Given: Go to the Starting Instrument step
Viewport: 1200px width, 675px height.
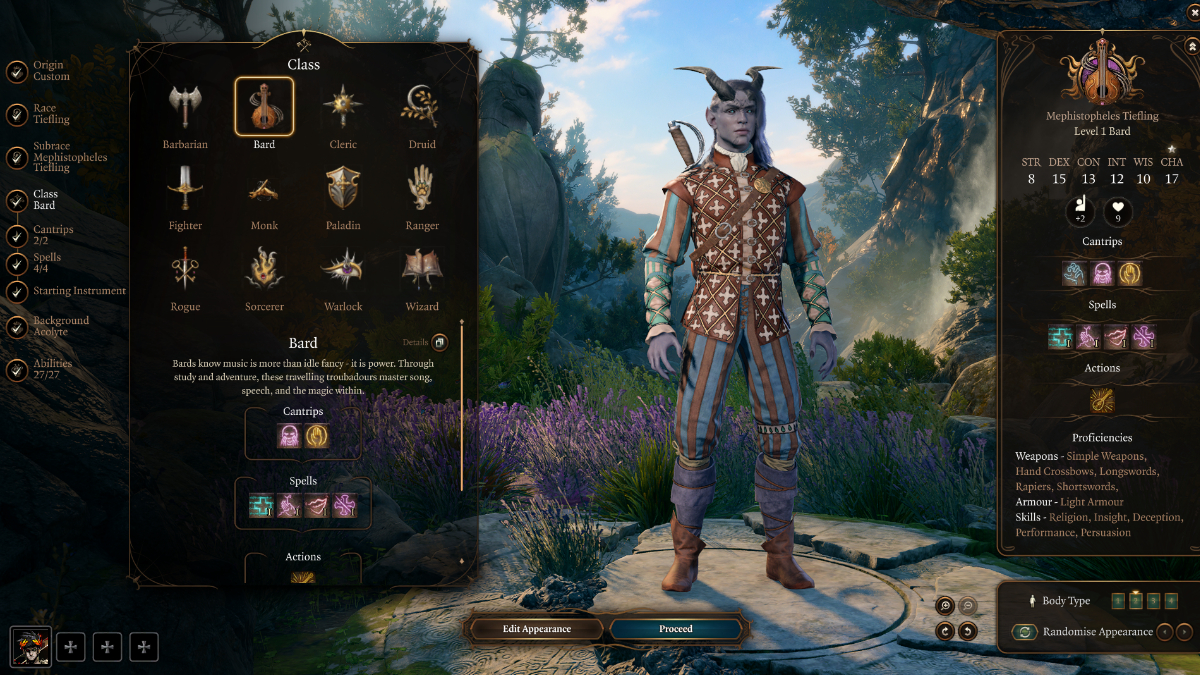Looking at the screenshot, I should click(x=78, y=291).
